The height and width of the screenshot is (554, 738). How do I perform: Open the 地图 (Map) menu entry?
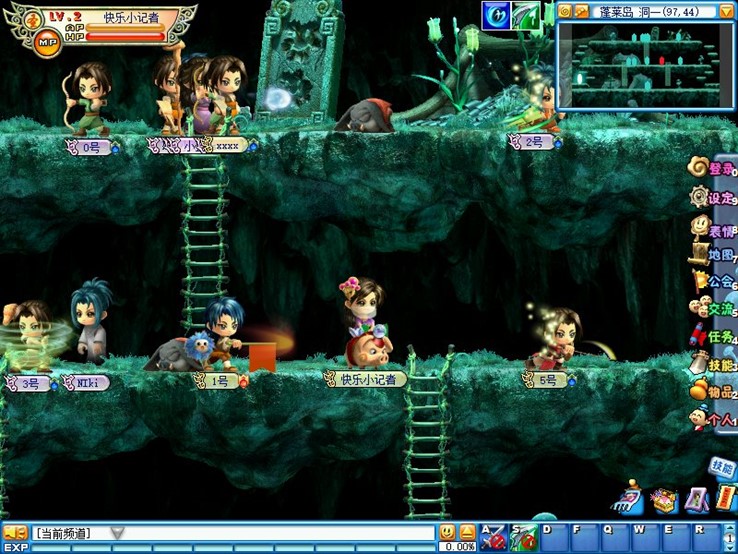click(x=714, y=255)
